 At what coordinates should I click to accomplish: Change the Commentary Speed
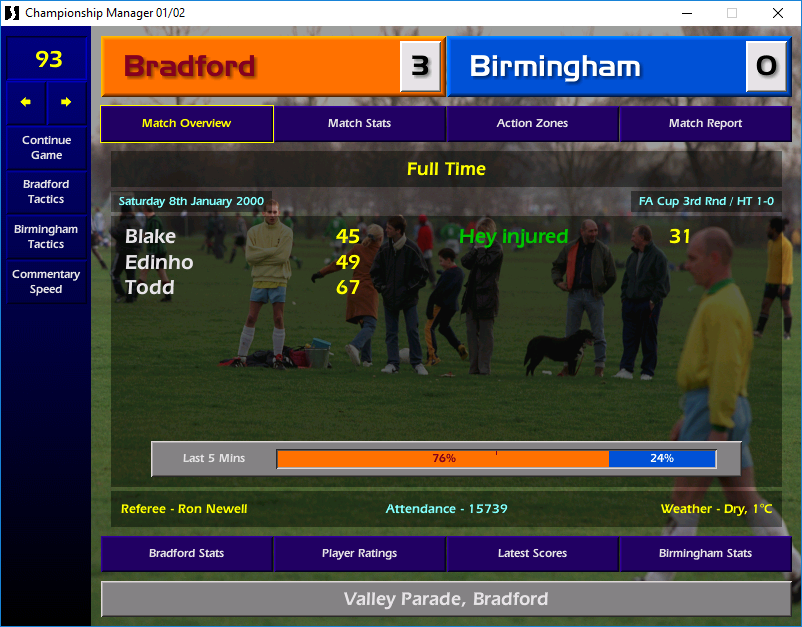46,282
